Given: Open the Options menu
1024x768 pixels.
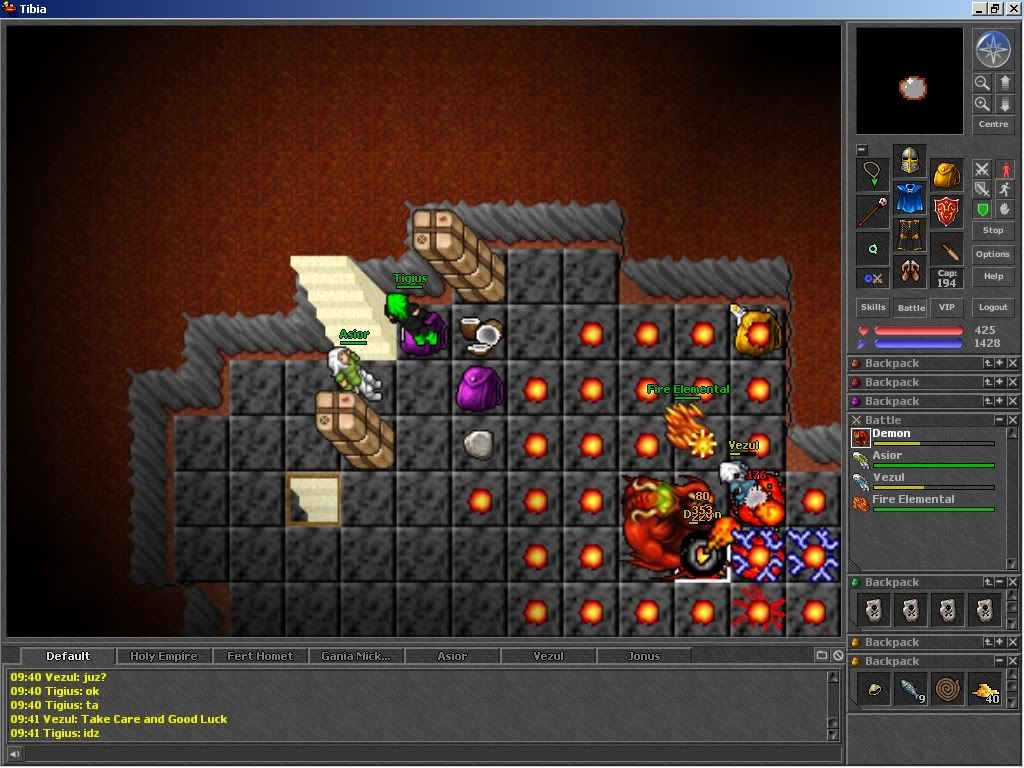Looking at the screenshot, I should (992, 254).
